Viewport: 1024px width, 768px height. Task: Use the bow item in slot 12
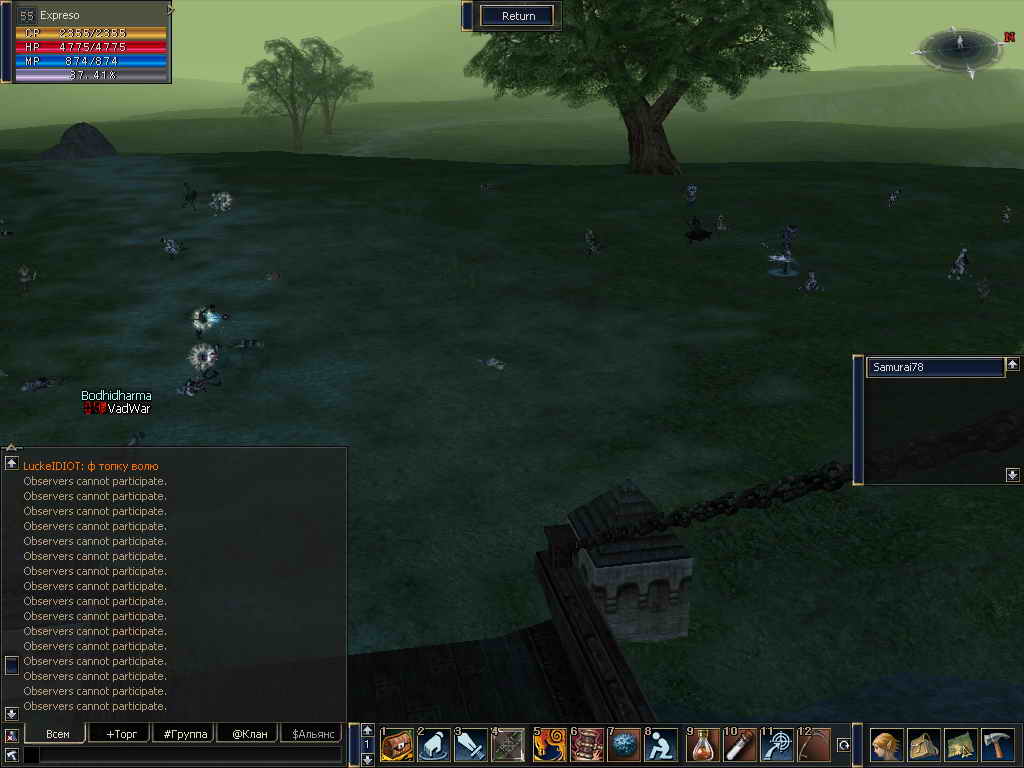click(x=815, y=745)
